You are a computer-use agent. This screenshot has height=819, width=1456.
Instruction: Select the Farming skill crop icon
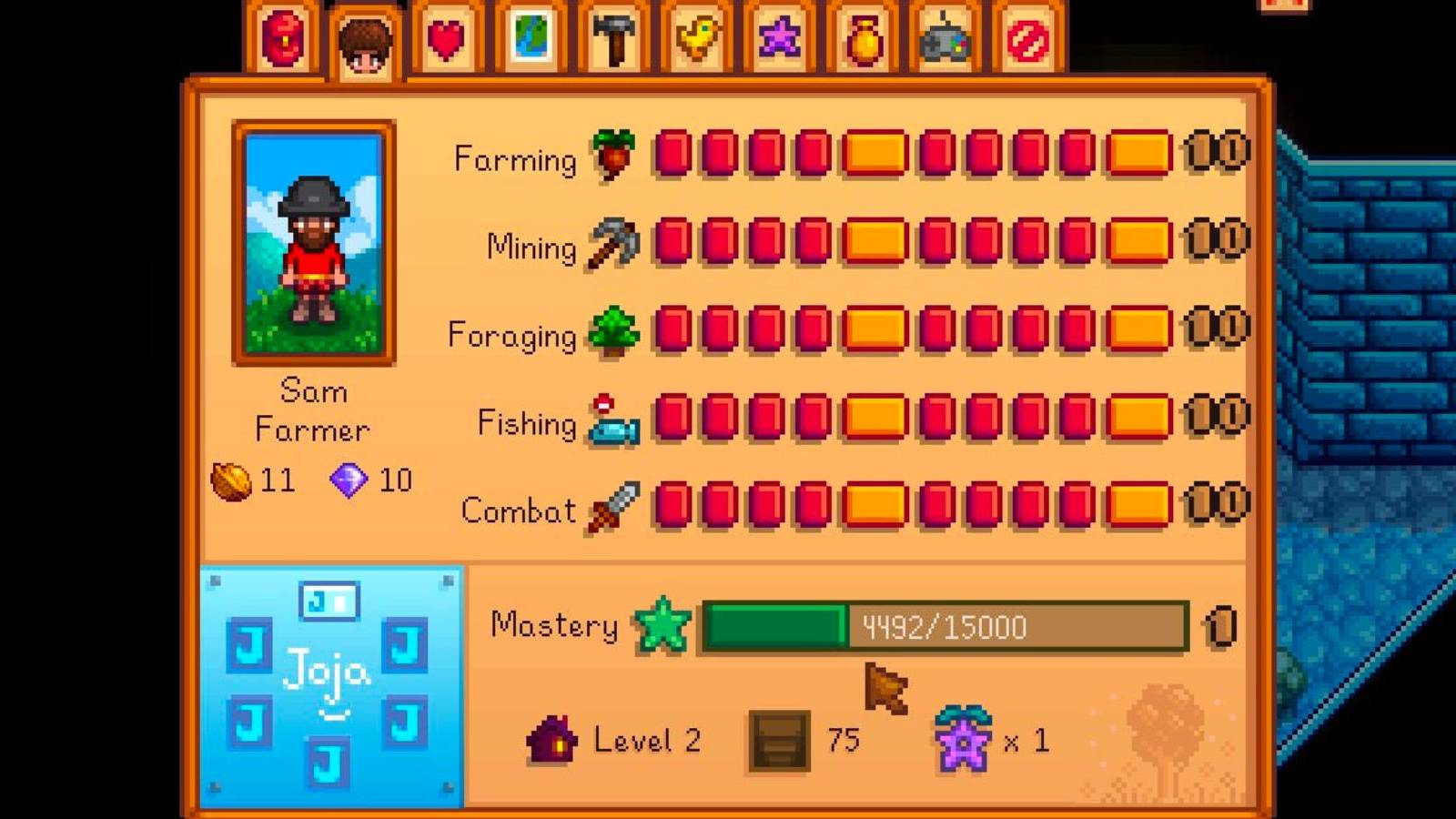coord(615,157)
